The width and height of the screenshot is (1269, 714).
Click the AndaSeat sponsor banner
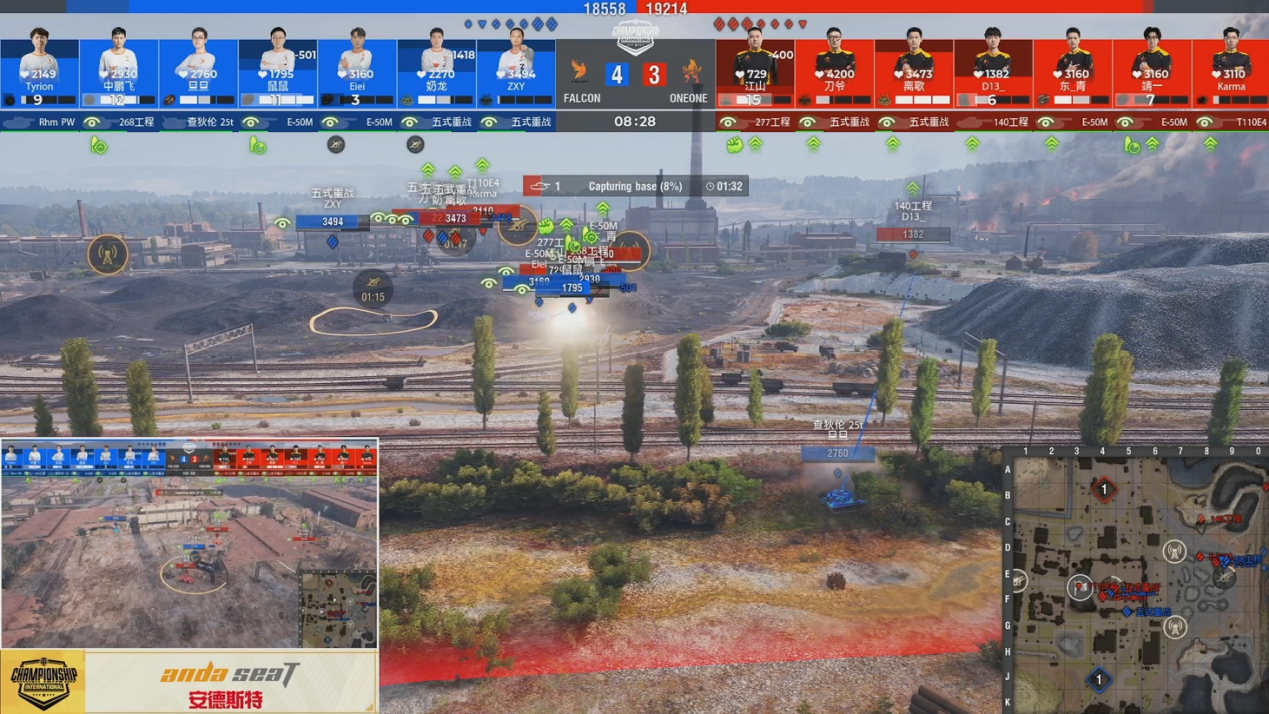(x=231, y=683)
